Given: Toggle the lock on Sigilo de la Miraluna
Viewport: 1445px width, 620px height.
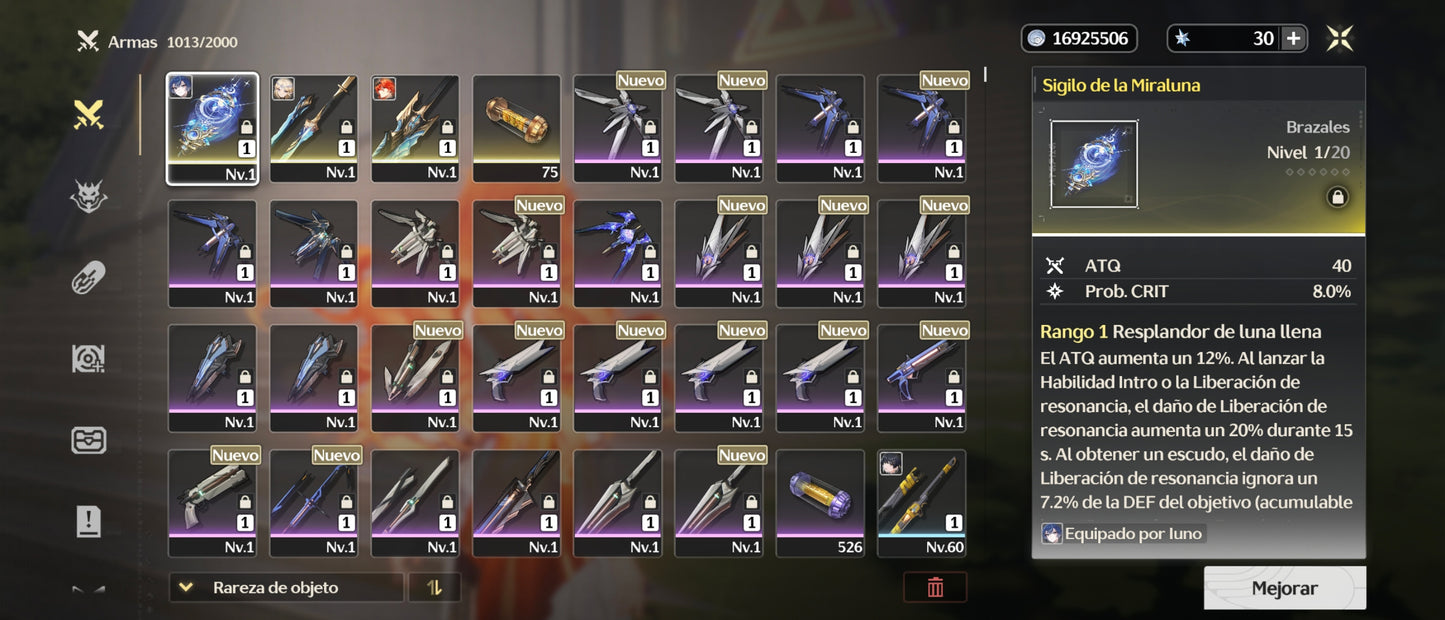Looking at the screenshot, I should 1337,197.
